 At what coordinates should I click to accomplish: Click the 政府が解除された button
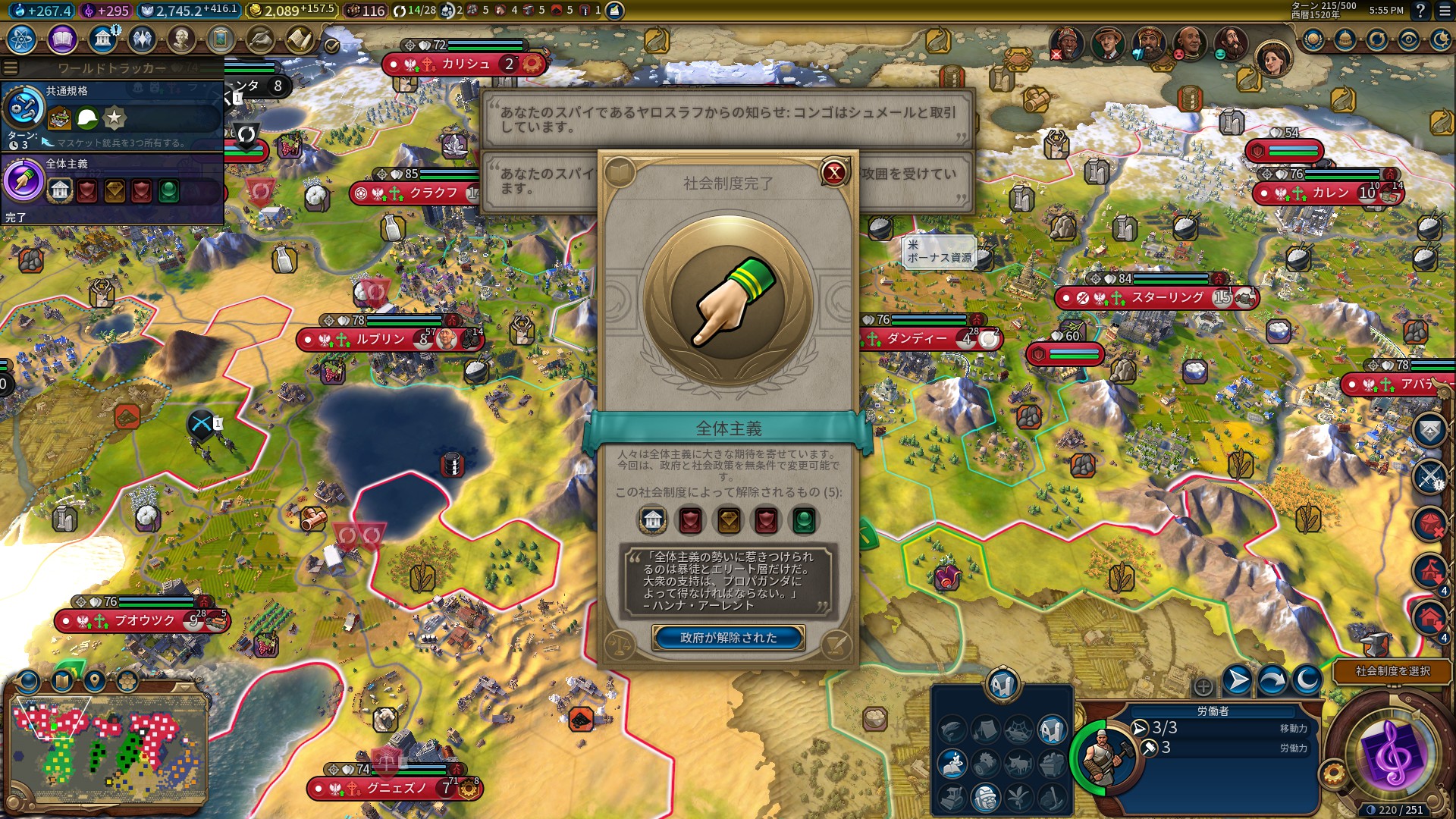tap(728, 638)
